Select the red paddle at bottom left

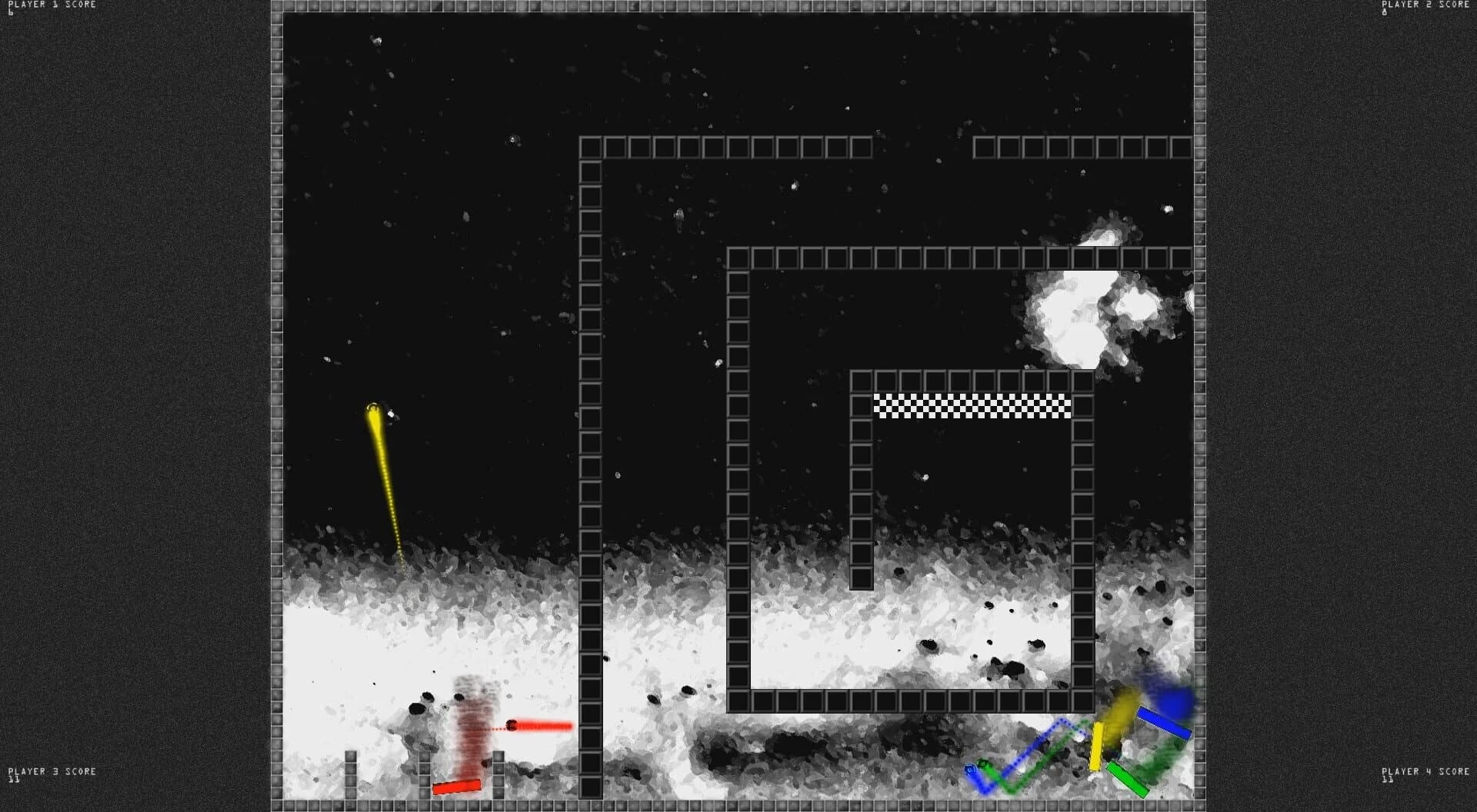coord(457,786)
